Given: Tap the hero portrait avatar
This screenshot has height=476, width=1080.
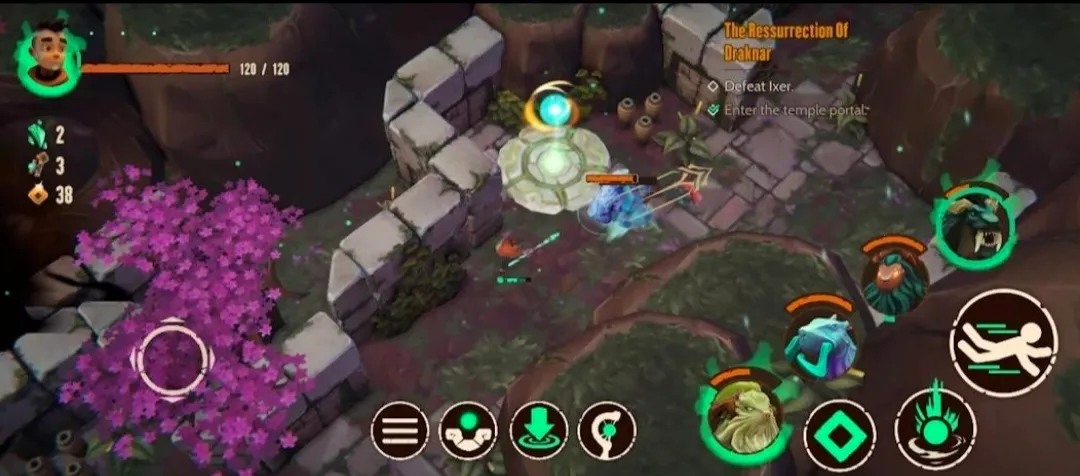Looking at the screenshot, I should pos(47,58).
